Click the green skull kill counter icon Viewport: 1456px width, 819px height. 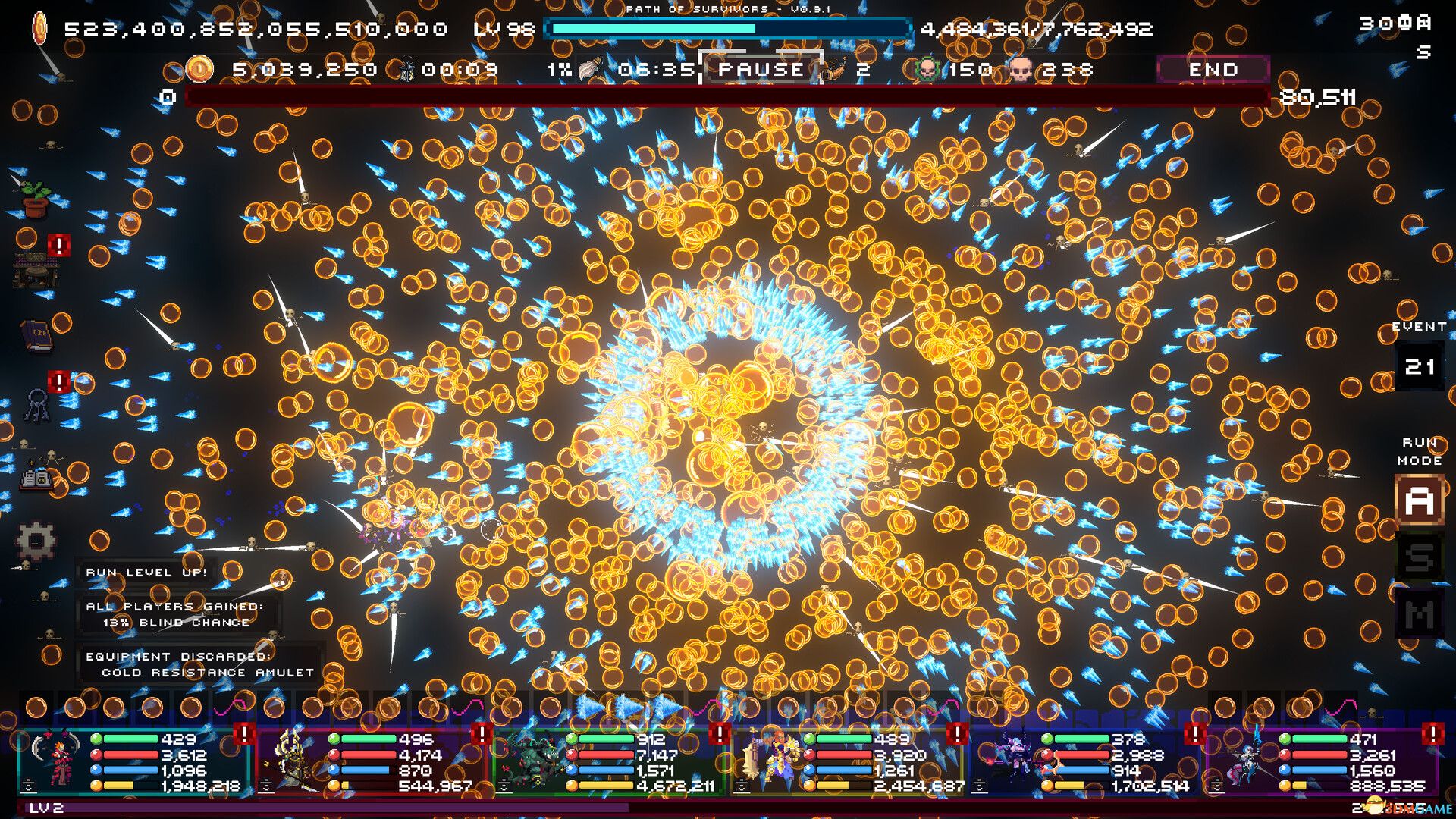coord(927,69)
